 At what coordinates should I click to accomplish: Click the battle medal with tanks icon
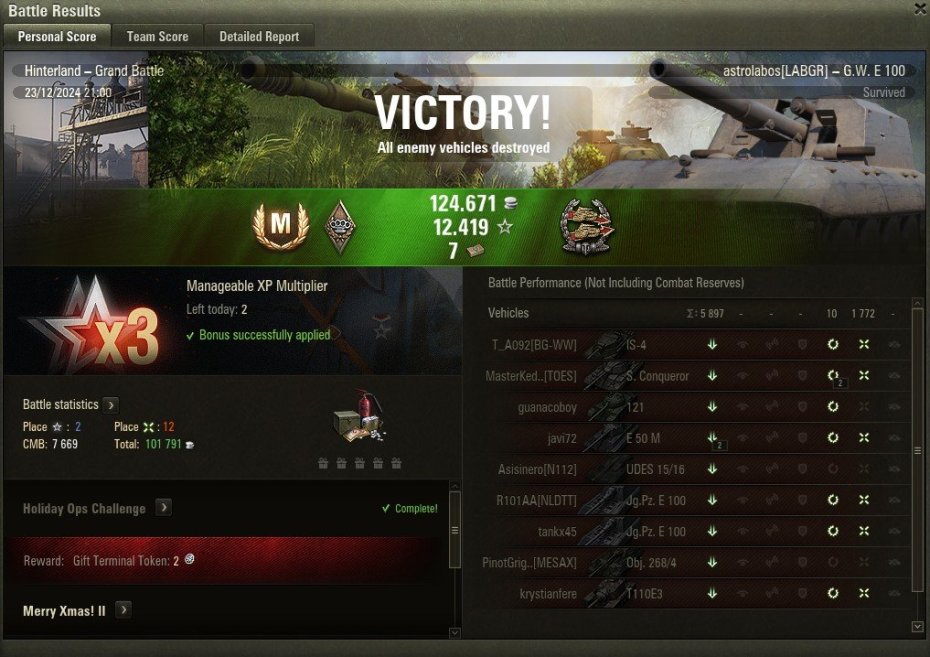coord(587,225)
